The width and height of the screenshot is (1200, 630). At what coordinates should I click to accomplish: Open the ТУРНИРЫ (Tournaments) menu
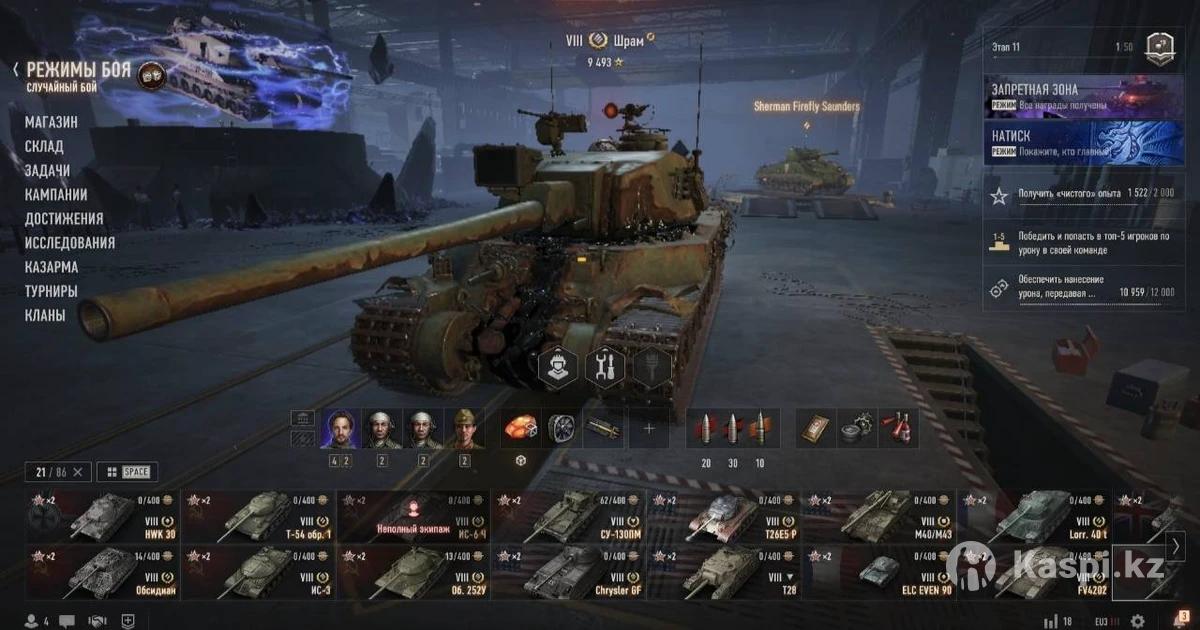pyautogui.click(x=51, y=291)
